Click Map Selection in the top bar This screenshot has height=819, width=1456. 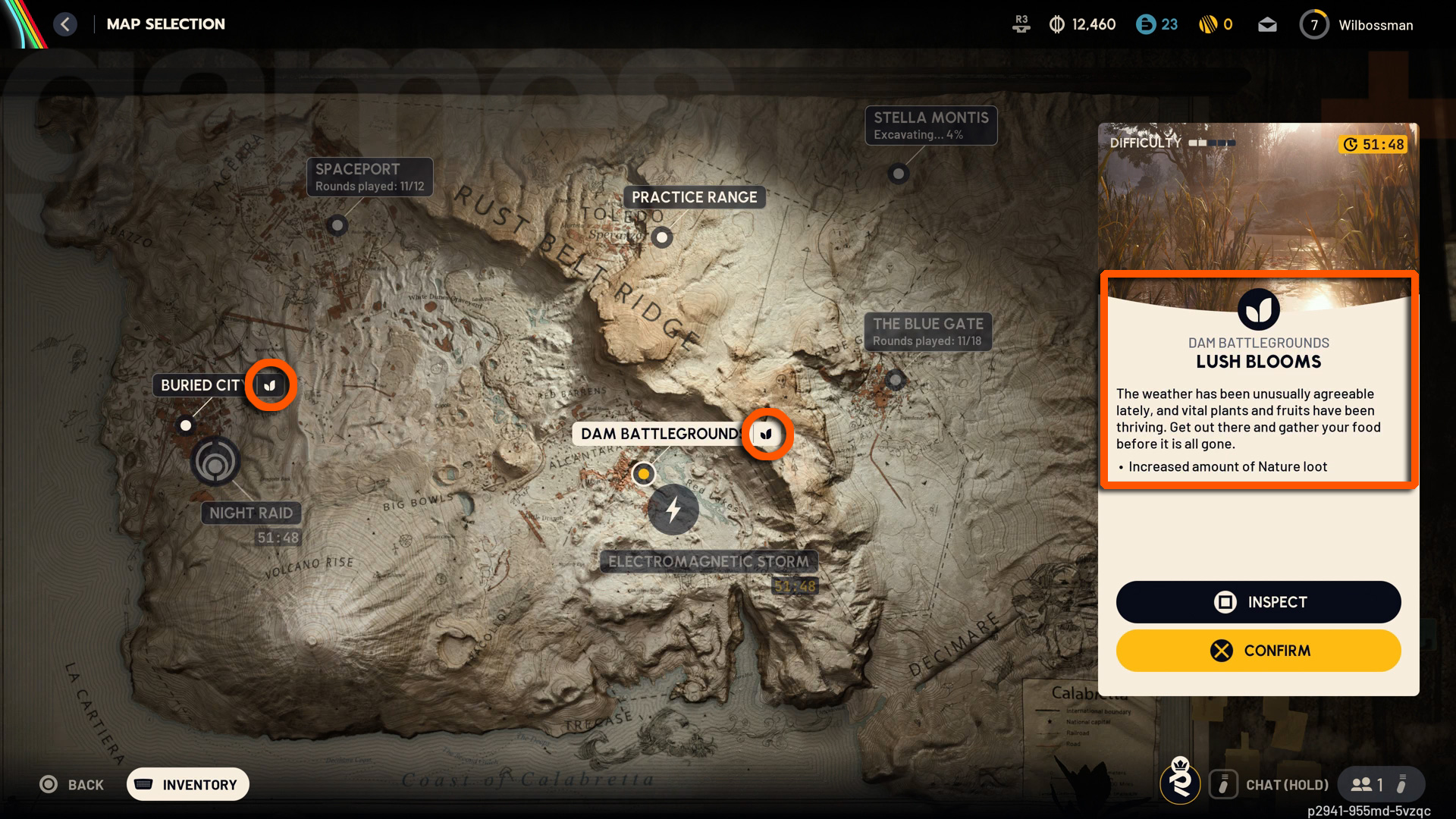click(x=166, y=24)
